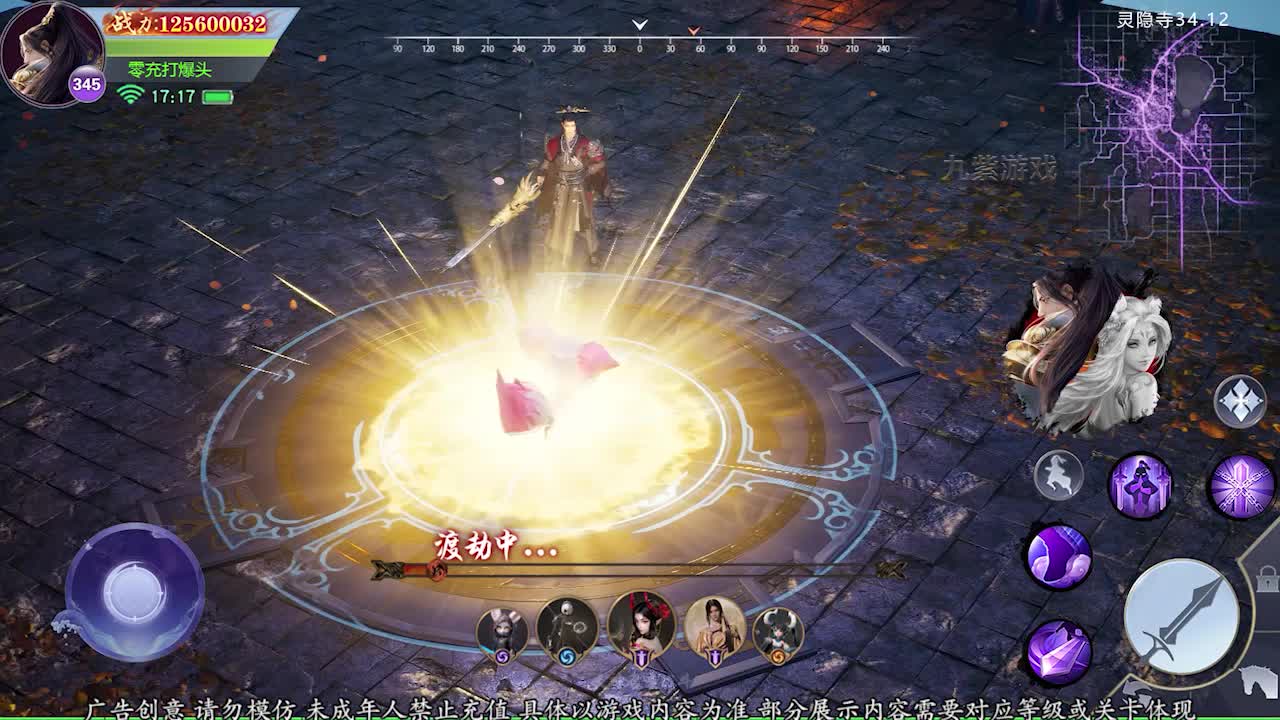
Task: Toggle the padlock lock button
Action: pos(1267,579)
